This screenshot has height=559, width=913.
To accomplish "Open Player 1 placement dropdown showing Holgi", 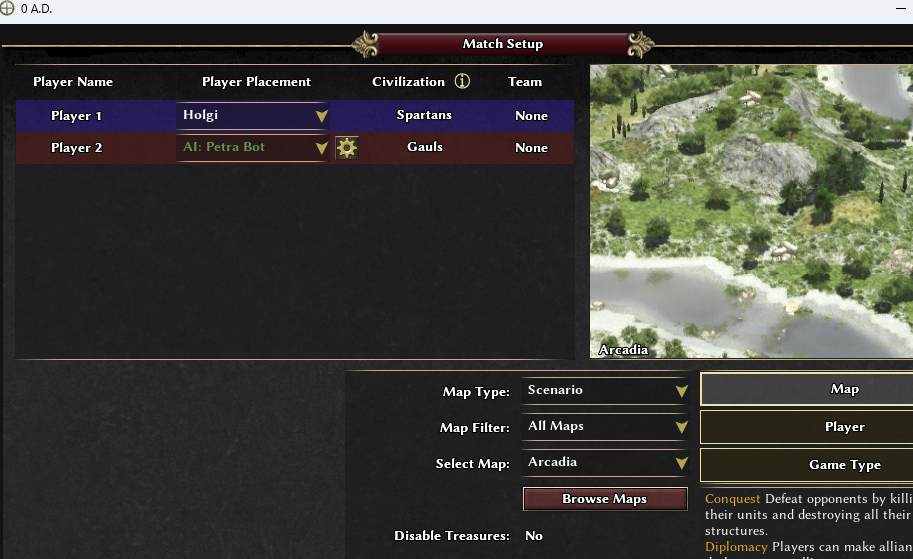I will 253,116.
